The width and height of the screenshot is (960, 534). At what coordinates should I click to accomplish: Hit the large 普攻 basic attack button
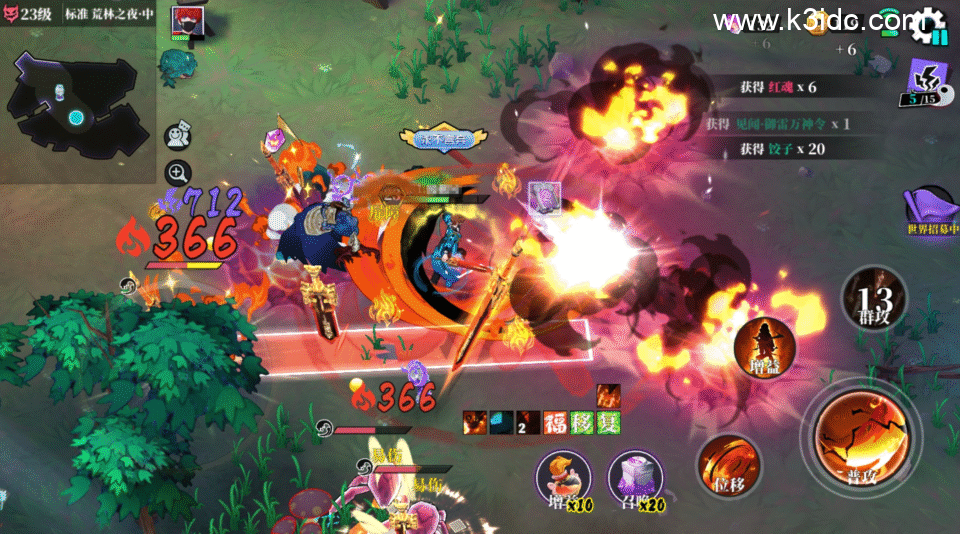[x=860, y=437]
